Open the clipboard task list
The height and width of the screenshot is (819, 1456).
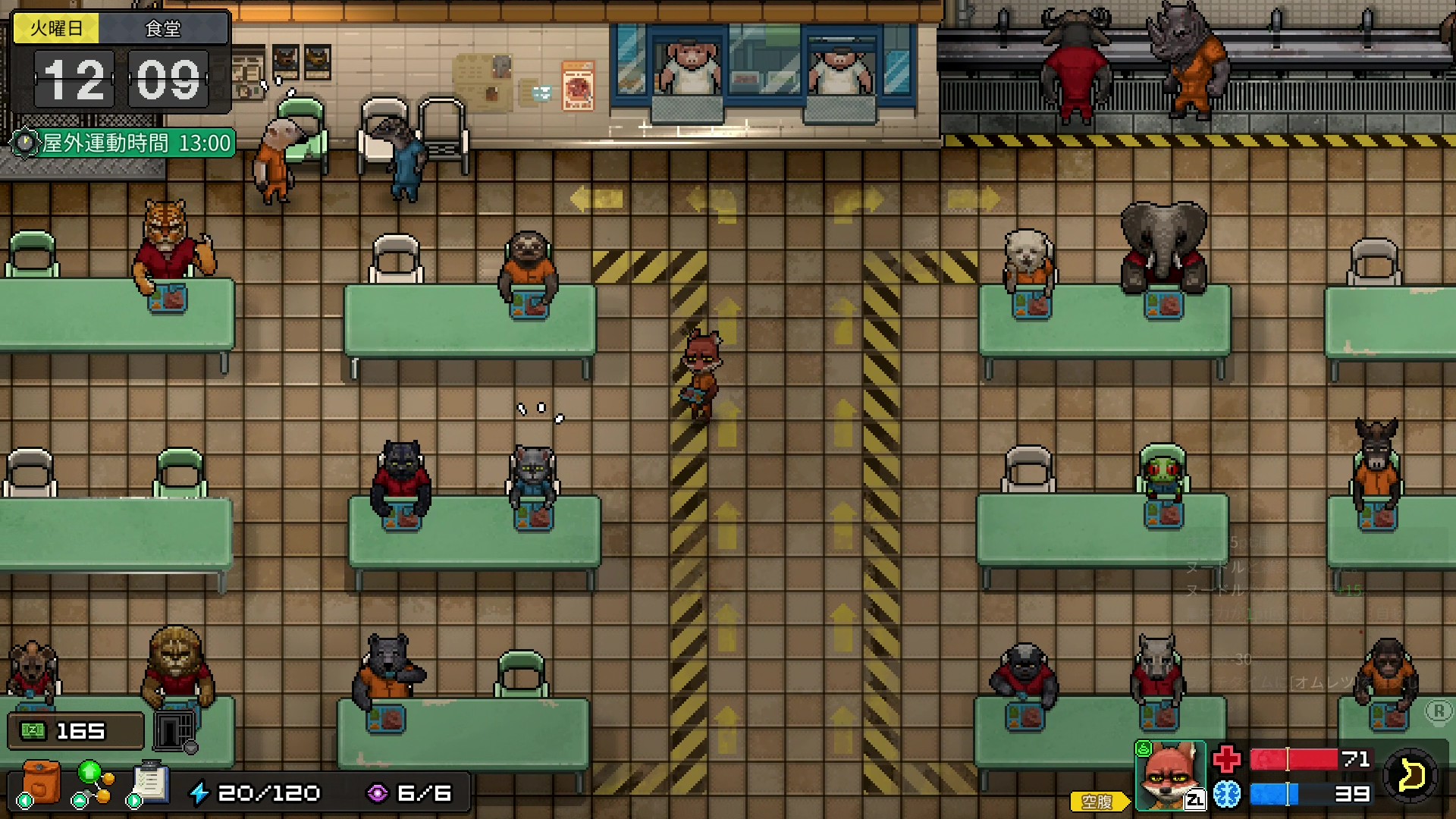(x=150, y=783)
